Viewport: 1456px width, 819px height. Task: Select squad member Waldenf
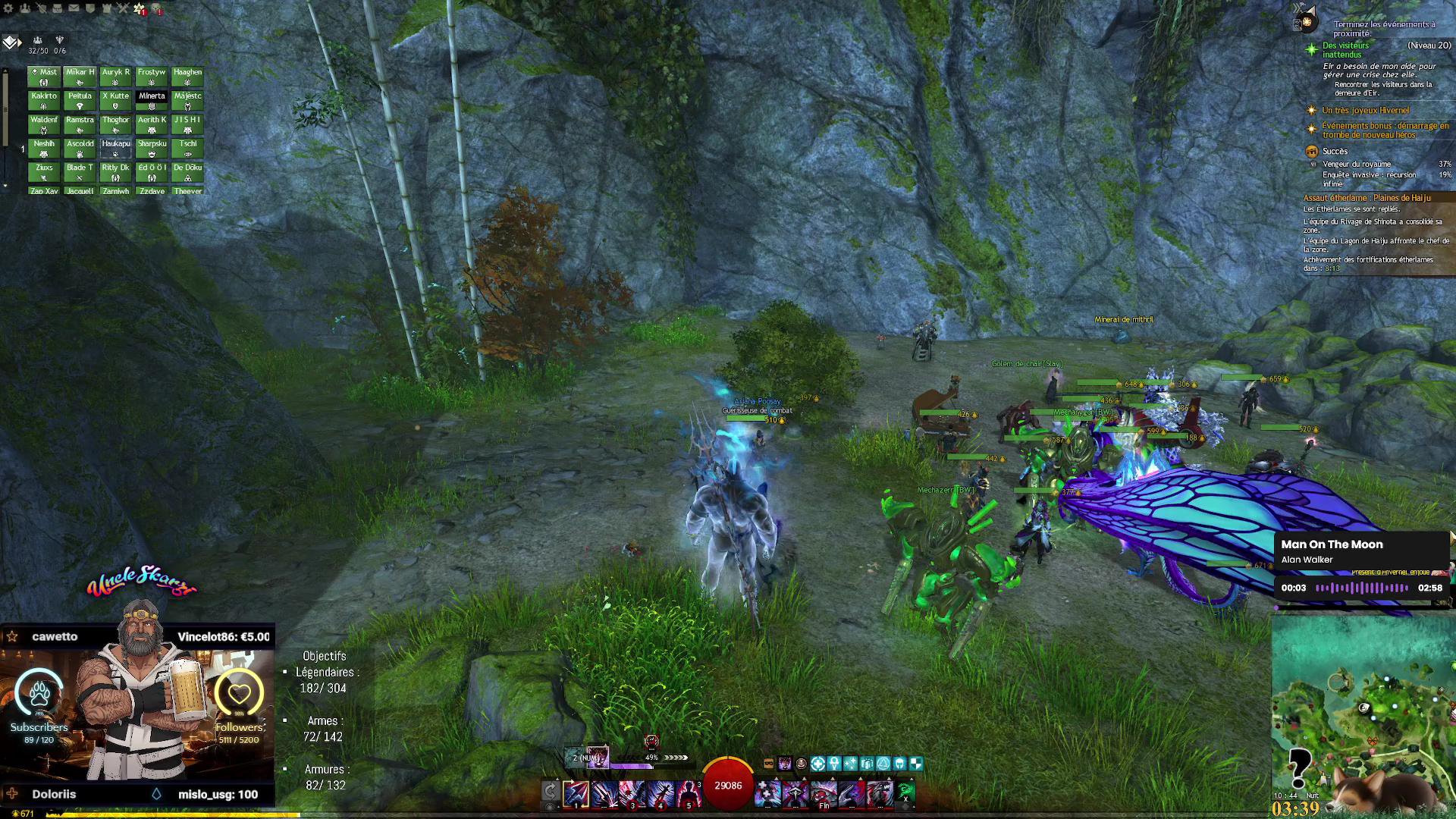(x=44, y=124)
